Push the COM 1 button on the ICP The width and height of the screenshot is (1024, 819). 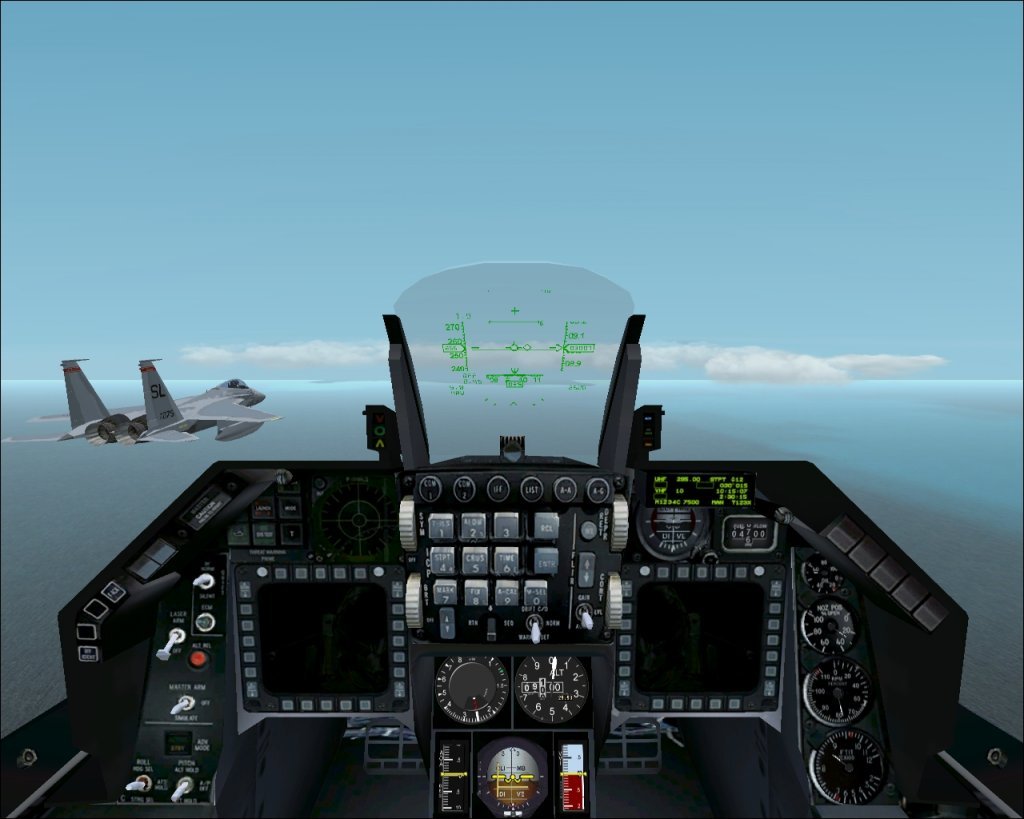click(x=430, y=488)
